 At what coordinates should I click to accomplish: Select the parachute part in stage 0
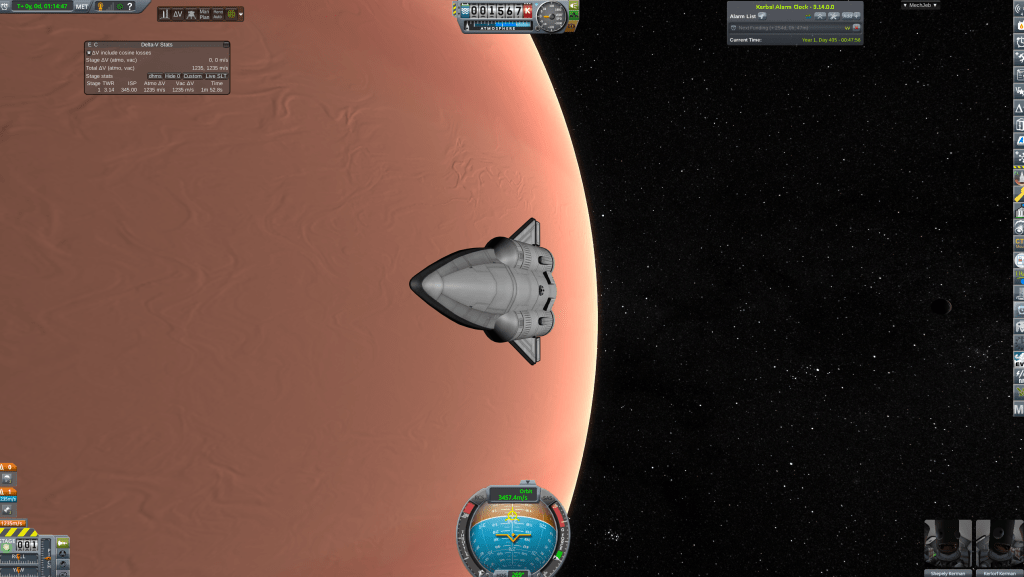pyautogui.click(x=8, y=478)
